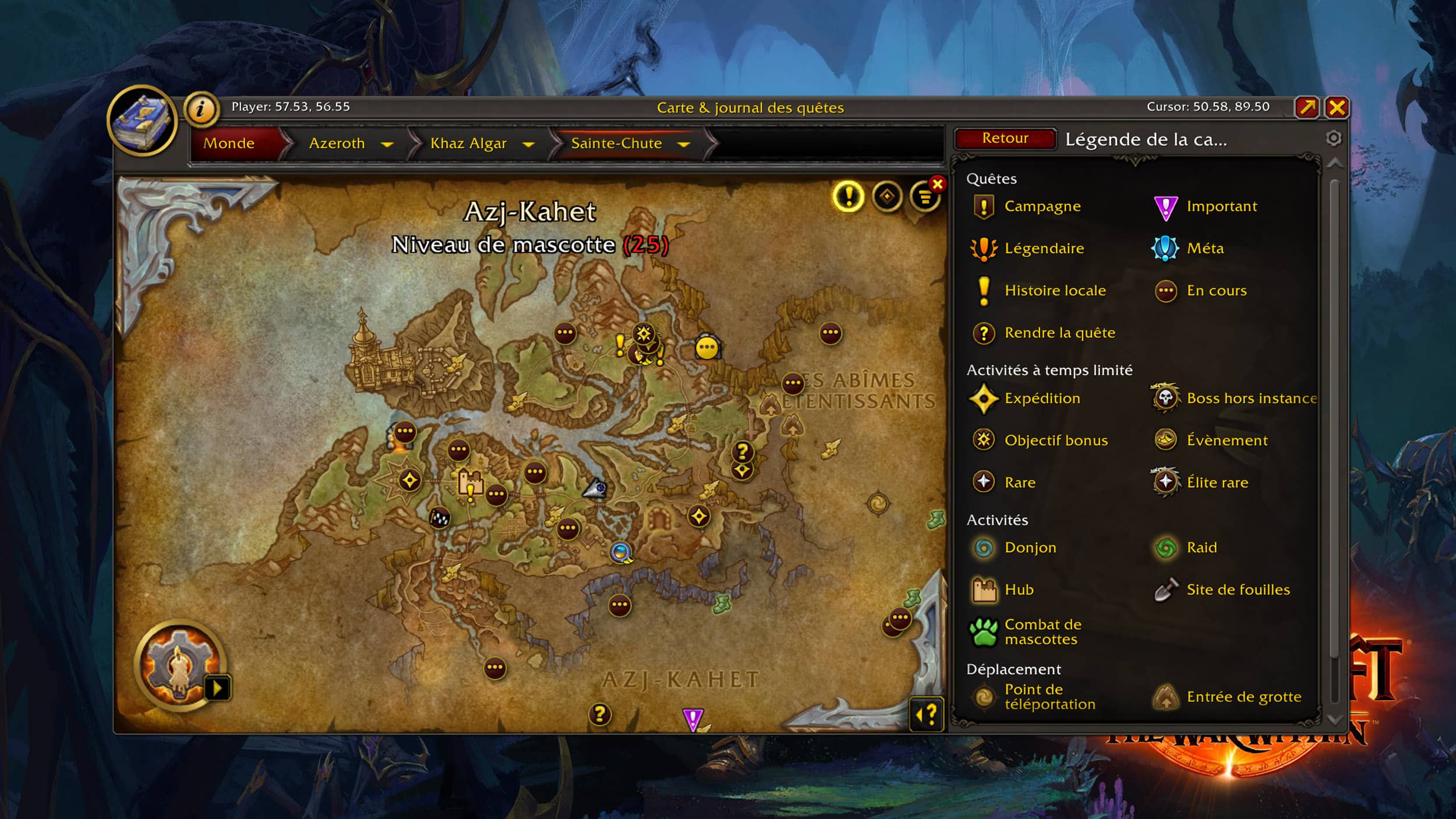1456x819 pixels.
Task: Choose the Combat de mascottes legend entry
Action: coord(1042,632)
